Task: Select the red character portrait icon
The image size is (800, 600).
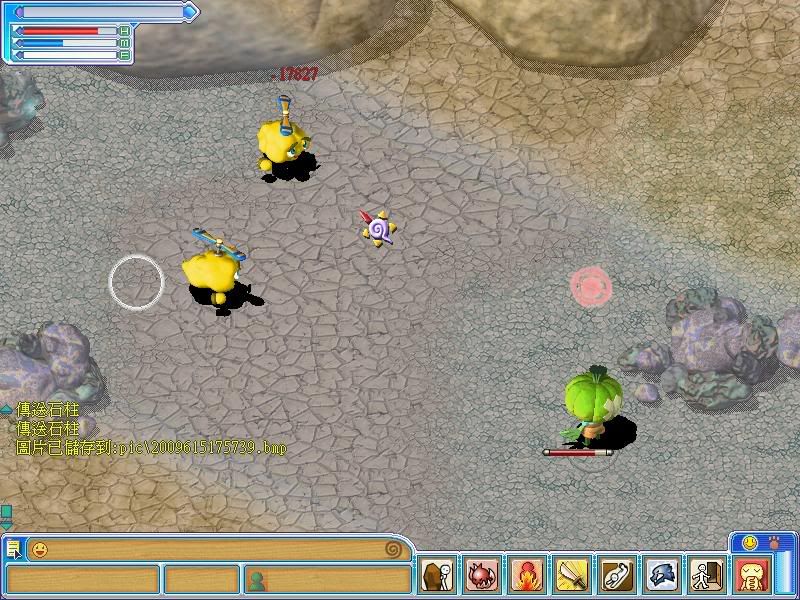Action: coord(751,577)
